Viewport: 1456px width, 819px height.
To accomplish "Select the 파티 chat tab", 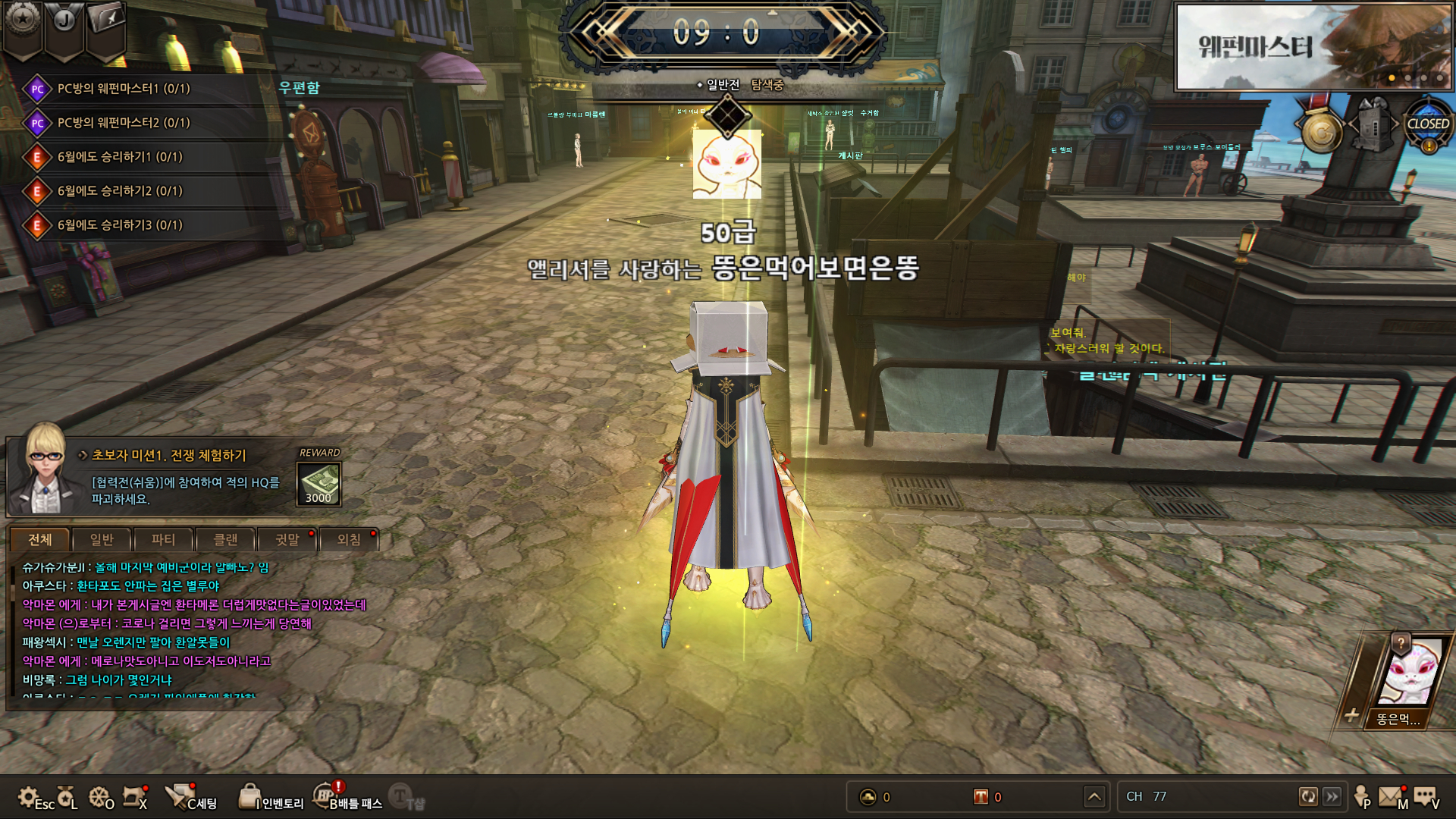I will [163, 540].
